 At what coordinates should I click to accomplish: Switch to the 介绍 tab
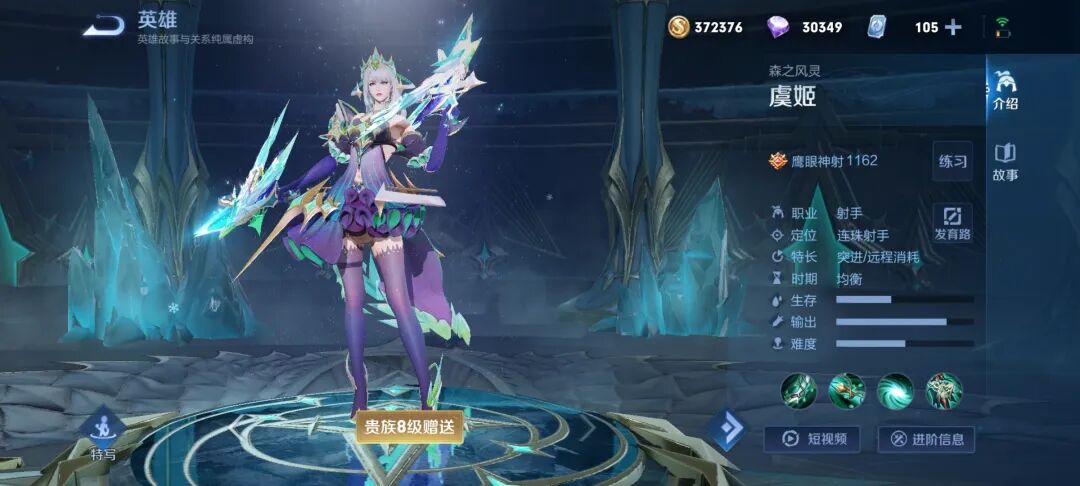tap(1005, 90)
